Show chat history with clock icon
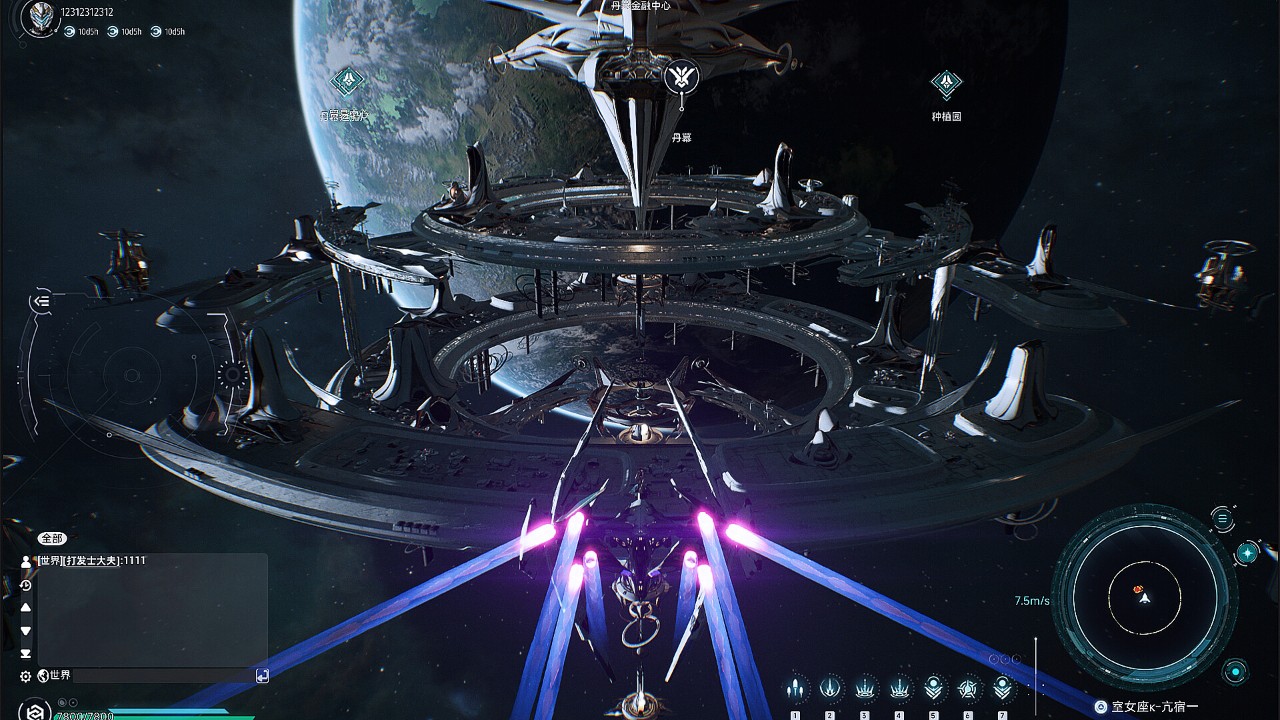 tap(26, 585)
